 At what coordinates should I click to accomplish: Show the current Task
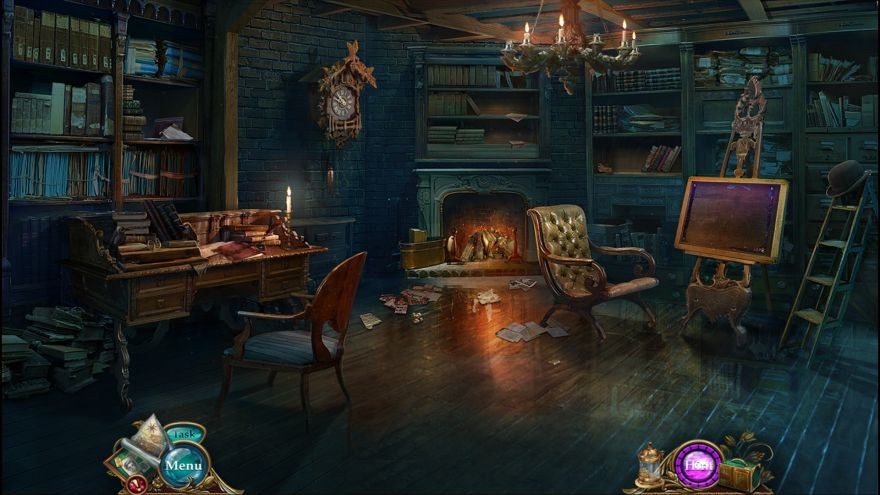(184, 434)
